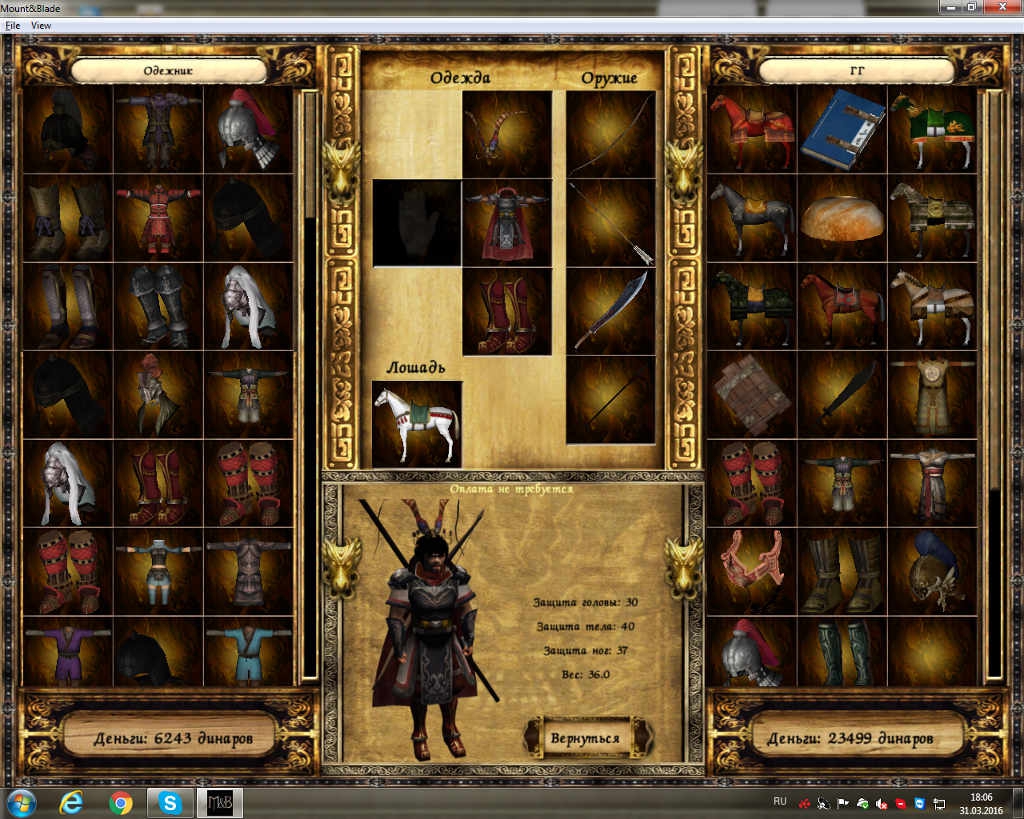Click the equipped bow weapon slot
Image resolution: width=1024 pixels, height=819 pixels.
611,134
